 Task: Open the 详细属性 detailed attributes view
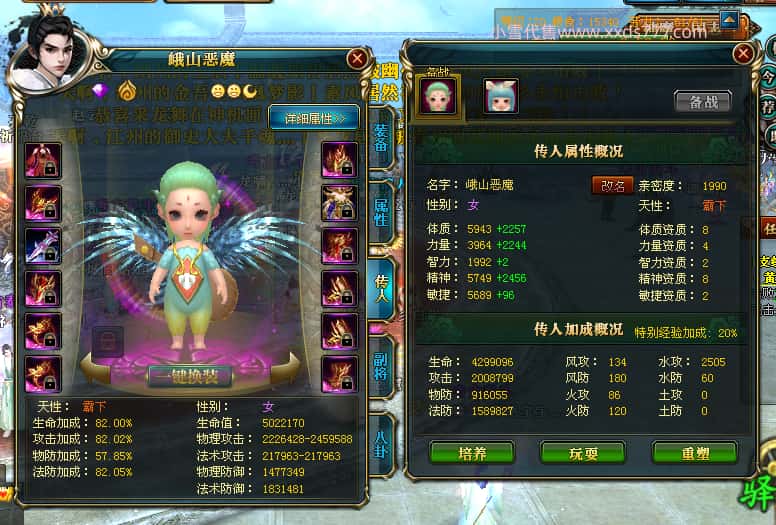pos(313,118)
